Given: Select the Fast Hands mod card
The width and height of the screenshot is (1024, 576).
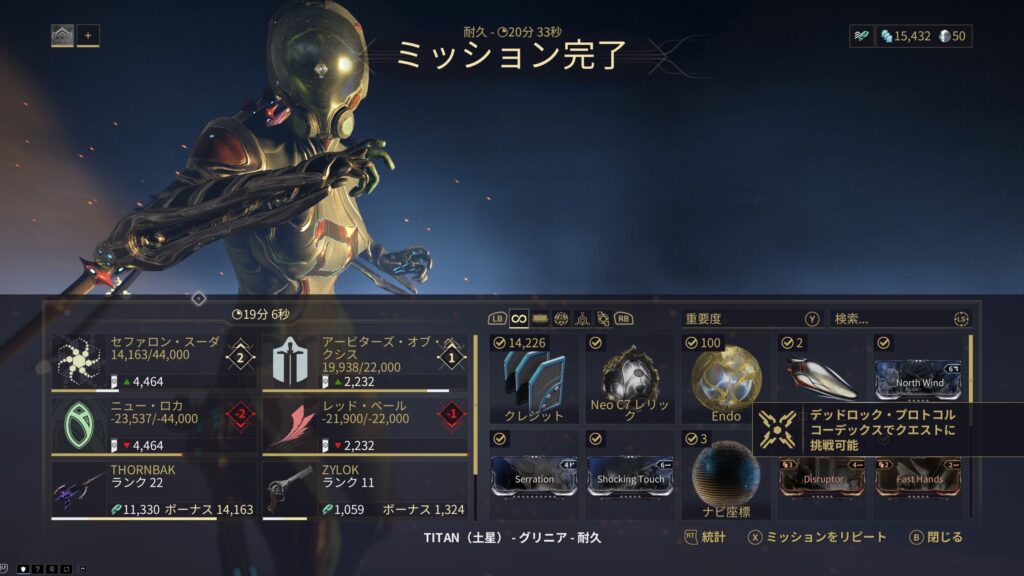Looking at the screenshot, I should pyautogui.click(x=920, y=477).
